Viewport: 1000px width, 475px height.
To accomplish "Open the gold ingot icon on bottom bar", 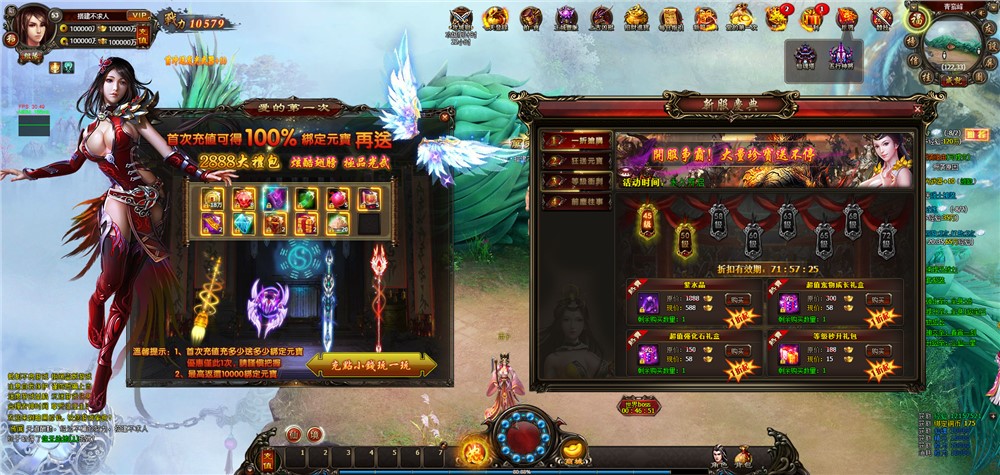I will point(573,450).
